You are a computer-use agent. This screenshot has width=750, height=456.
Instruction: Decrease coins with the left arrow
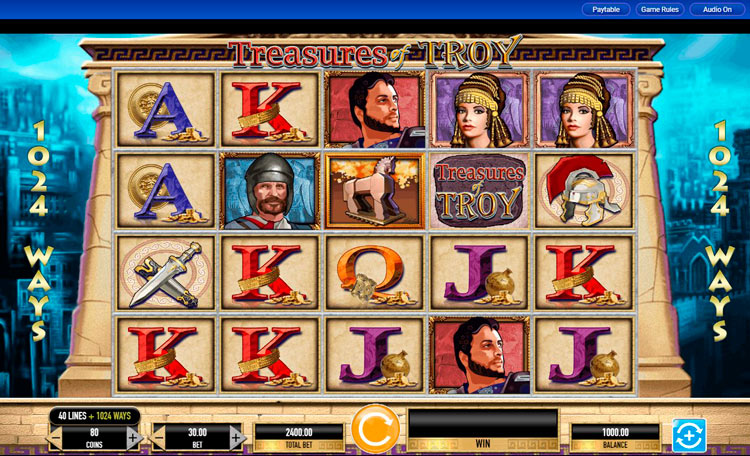click(x=55, y=437)
